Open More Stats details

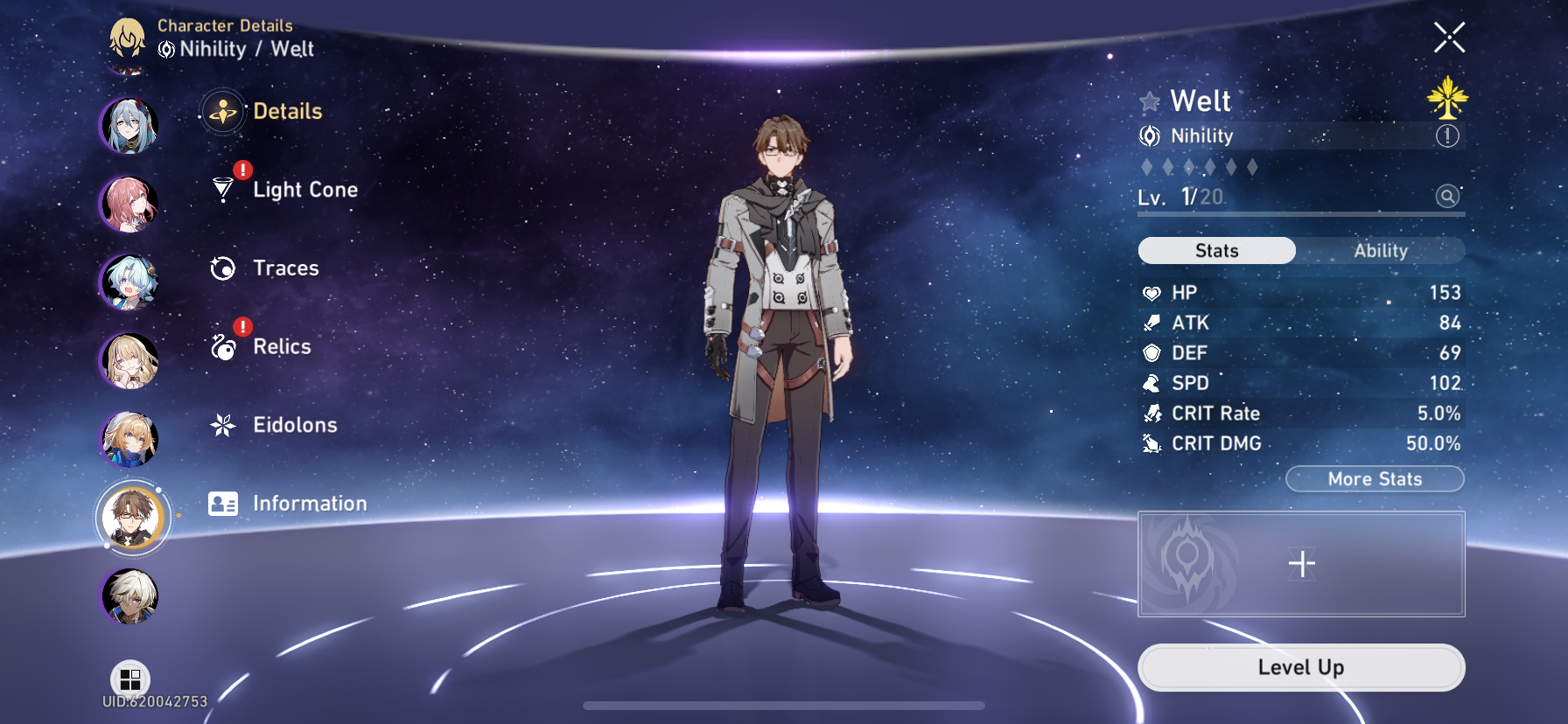(1375, 479)
